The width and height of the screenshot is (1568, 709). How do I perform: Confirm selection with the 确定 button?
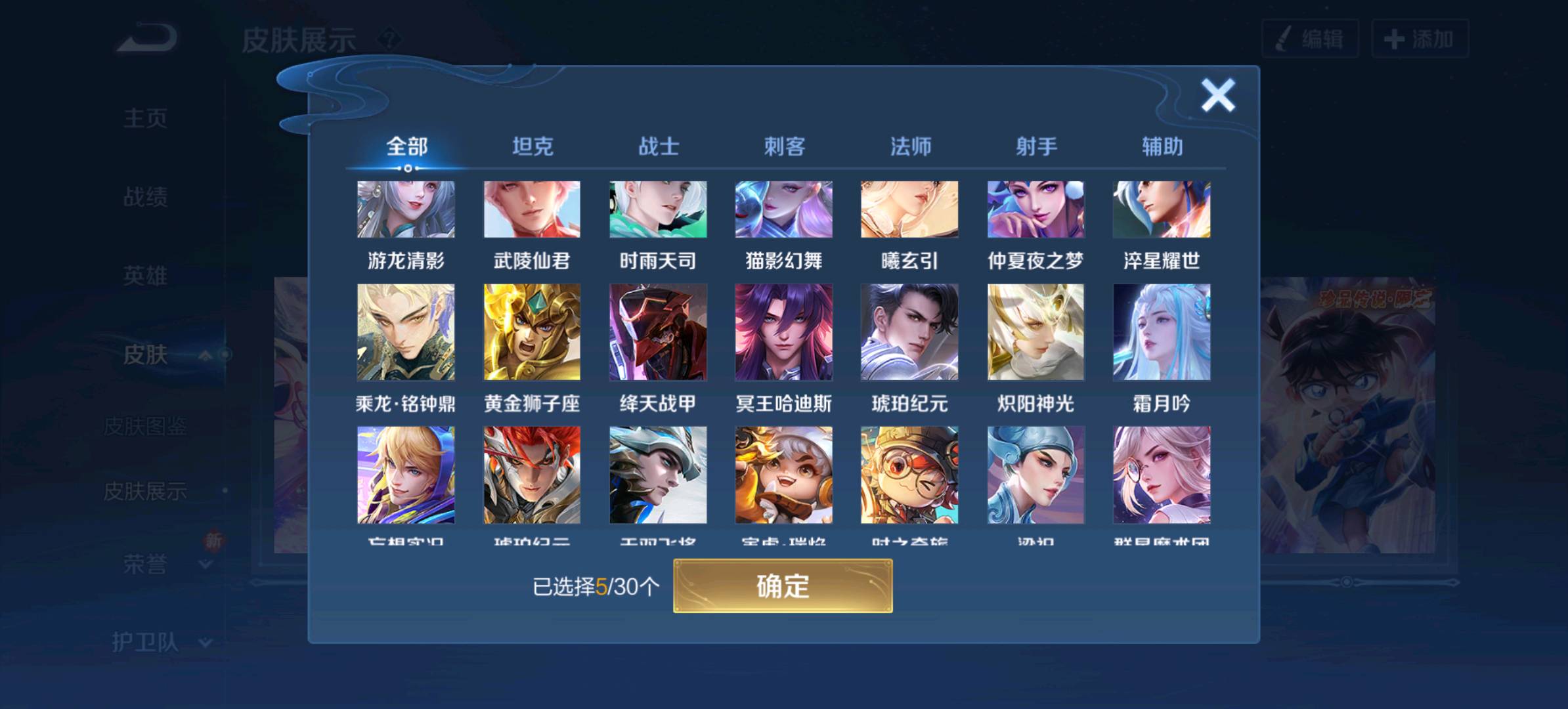pyautogui.click(x=783, y=586)
